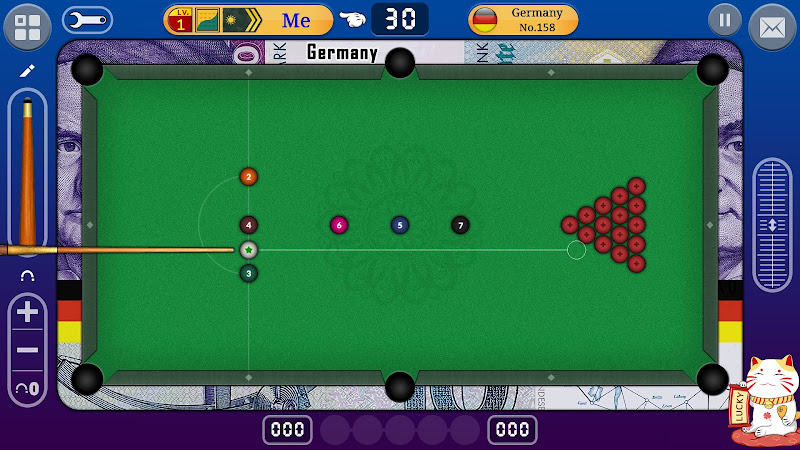The image size is (800, 450).
Task: Tap the plus aim adjustment button
Action: click(x=28, y=312)
